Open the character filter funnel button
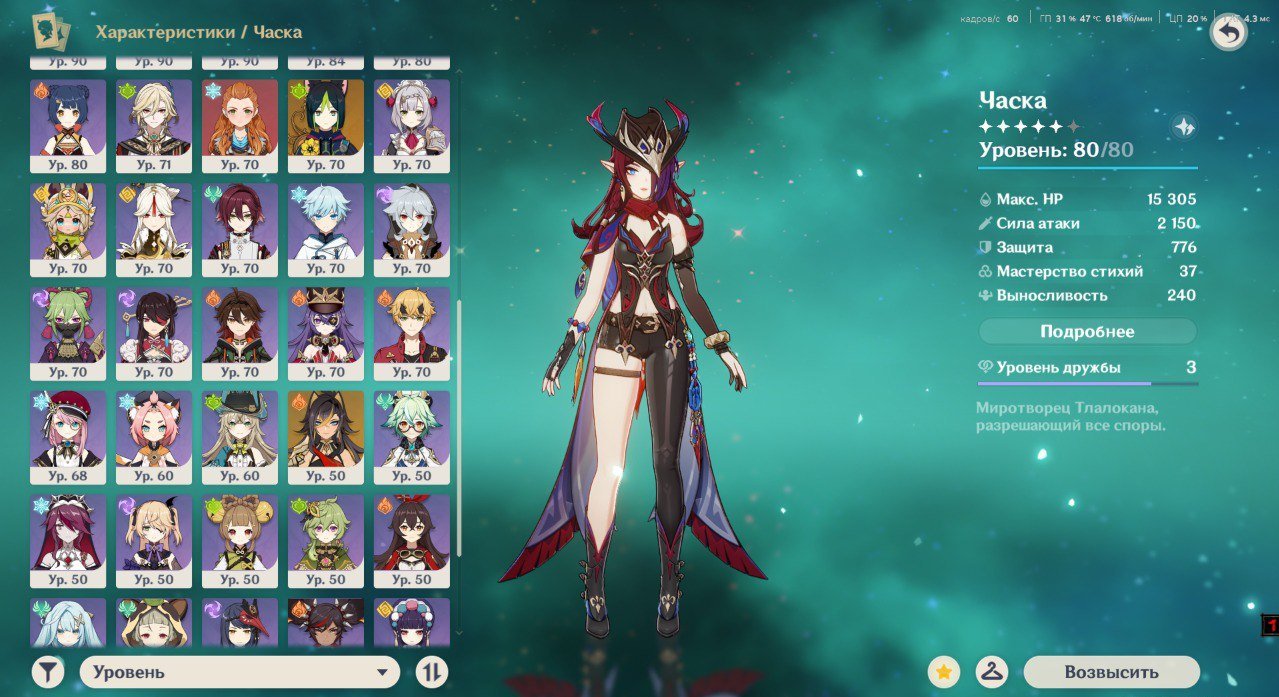Image resolution: width=1279 pixels, height=697 pixels. pyautogui.click(x=48, y=672)
